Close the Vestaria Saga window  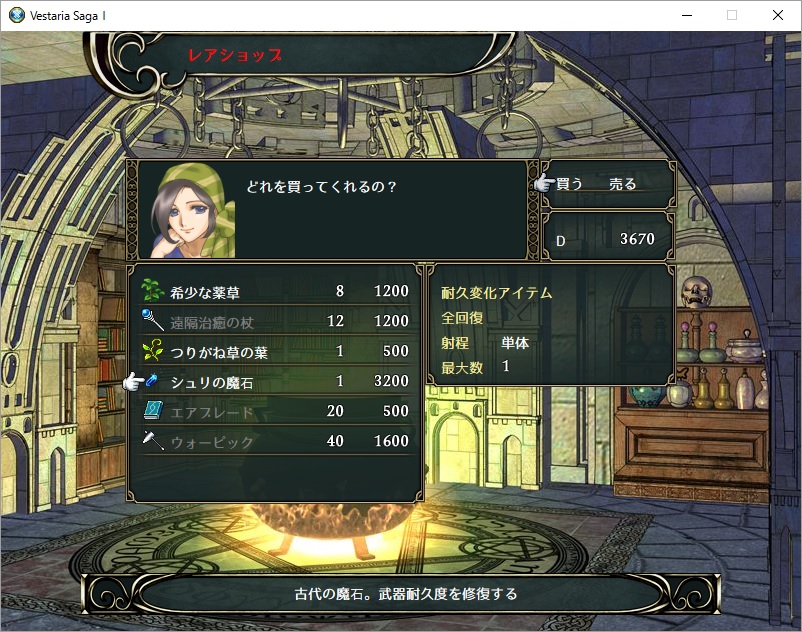coord(778,15)
